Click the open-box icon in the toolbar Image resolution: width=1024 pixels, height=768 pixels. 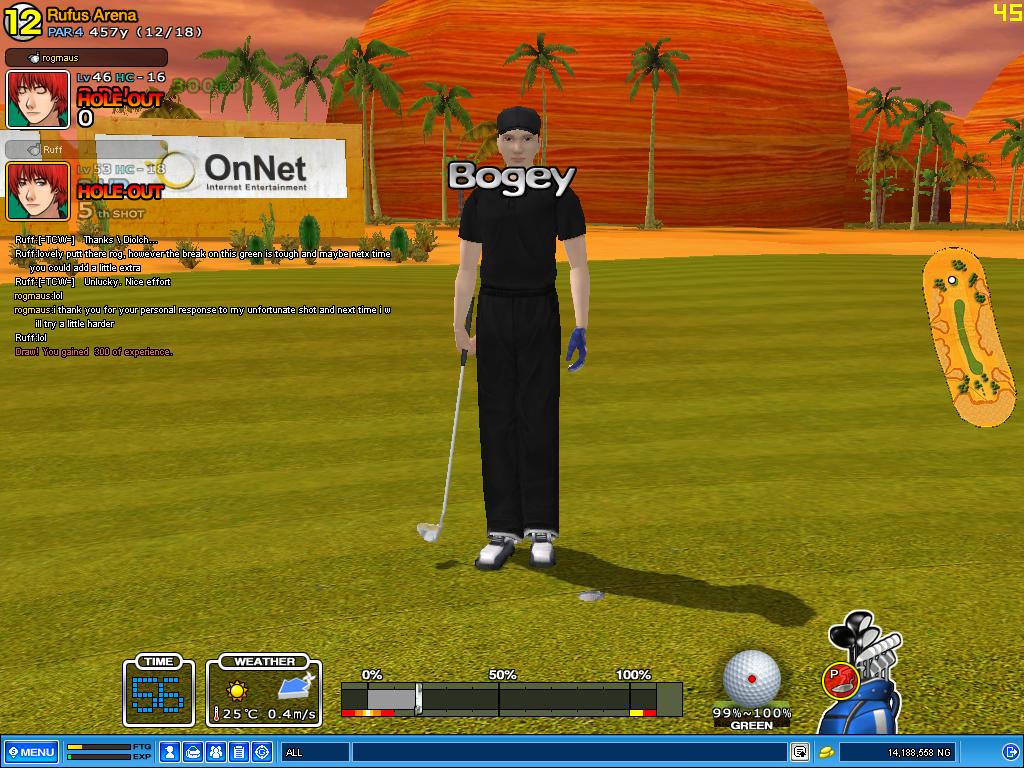click(193, 752)
